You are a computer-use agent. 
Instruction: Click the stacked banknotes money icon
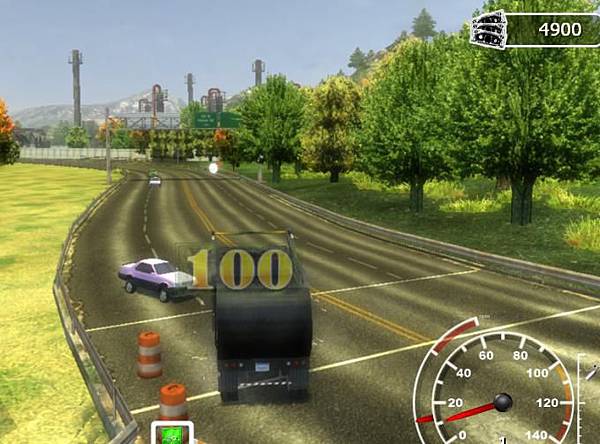(490, 29)
